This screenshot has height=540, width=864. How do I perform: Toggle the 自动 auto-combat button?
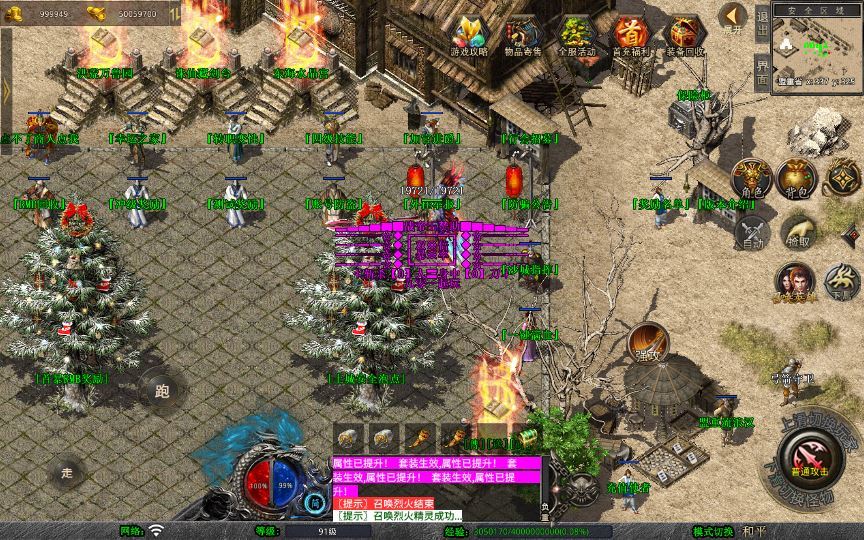pyautogui.click(x=750, y=232)
